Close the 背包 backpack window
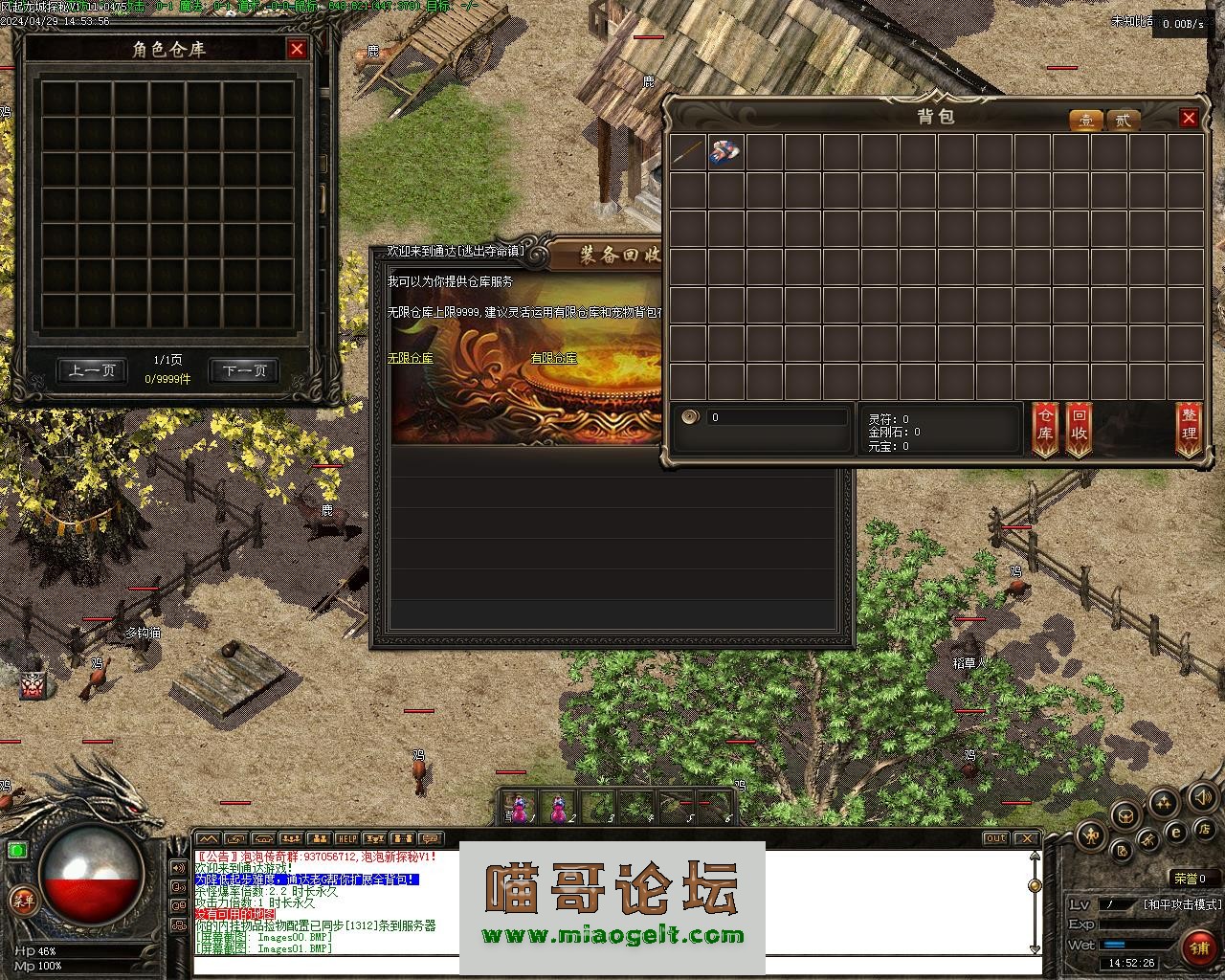The image size is (1225, 980). pyautogui.click(x=1189, y=118)
